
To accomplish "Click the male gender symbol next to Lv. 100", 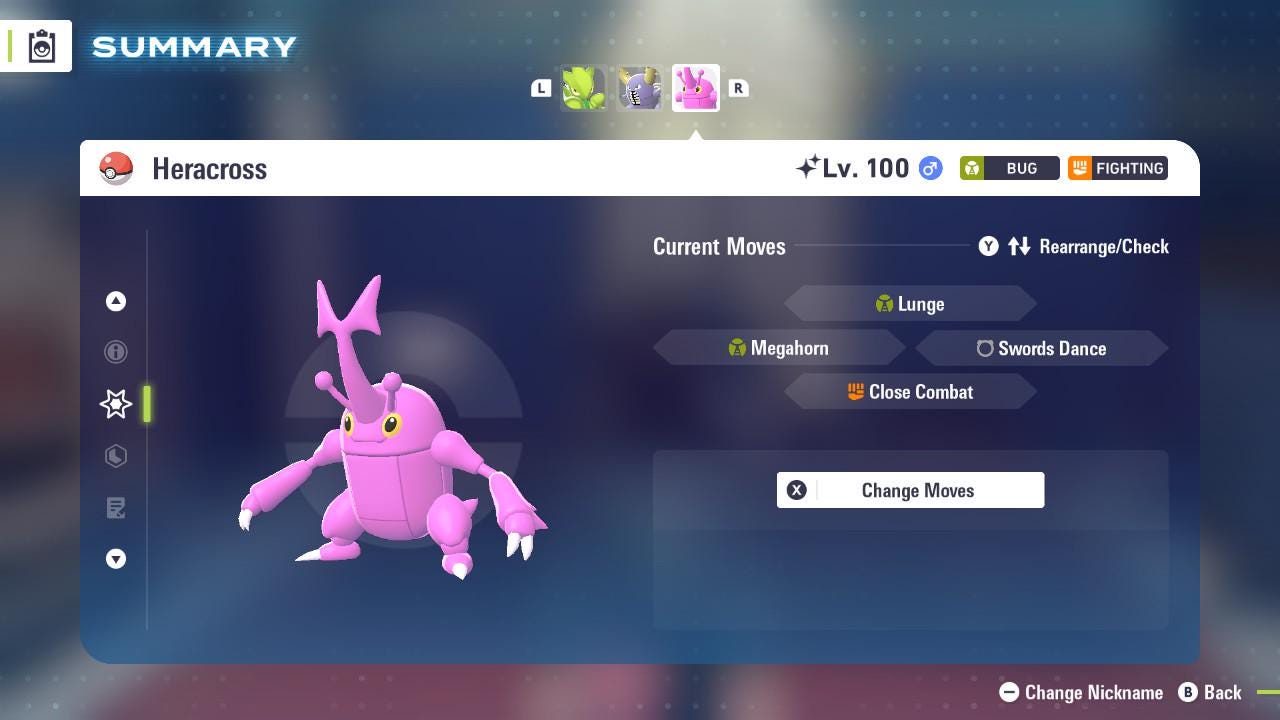I will coord(928,168).
